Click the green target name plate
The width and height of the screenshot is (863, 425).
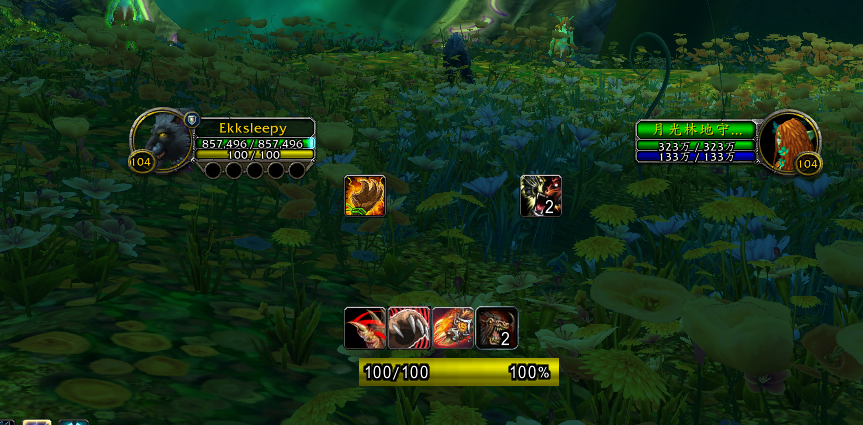coord(696,130)
